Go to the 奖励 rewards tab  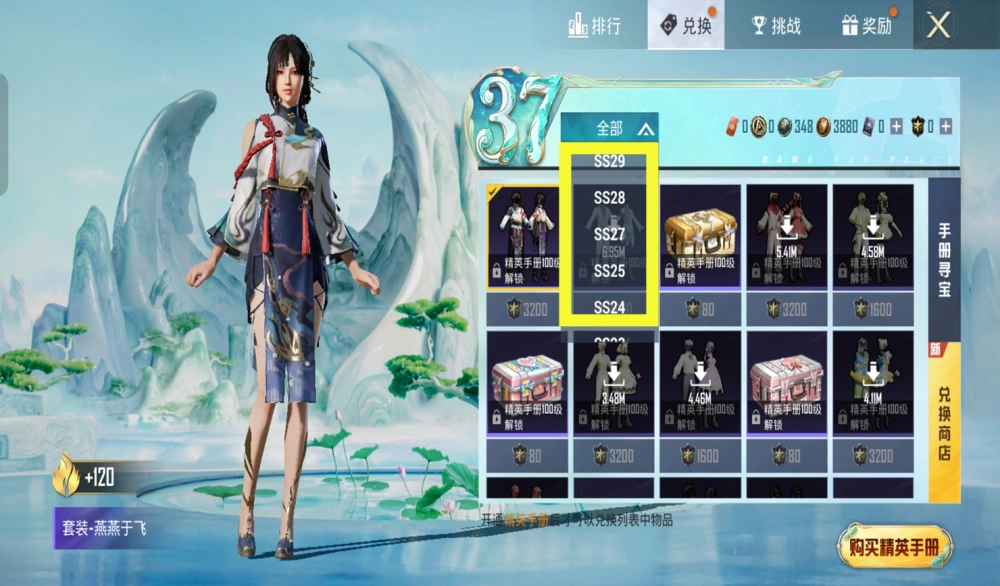coord(866,26)
